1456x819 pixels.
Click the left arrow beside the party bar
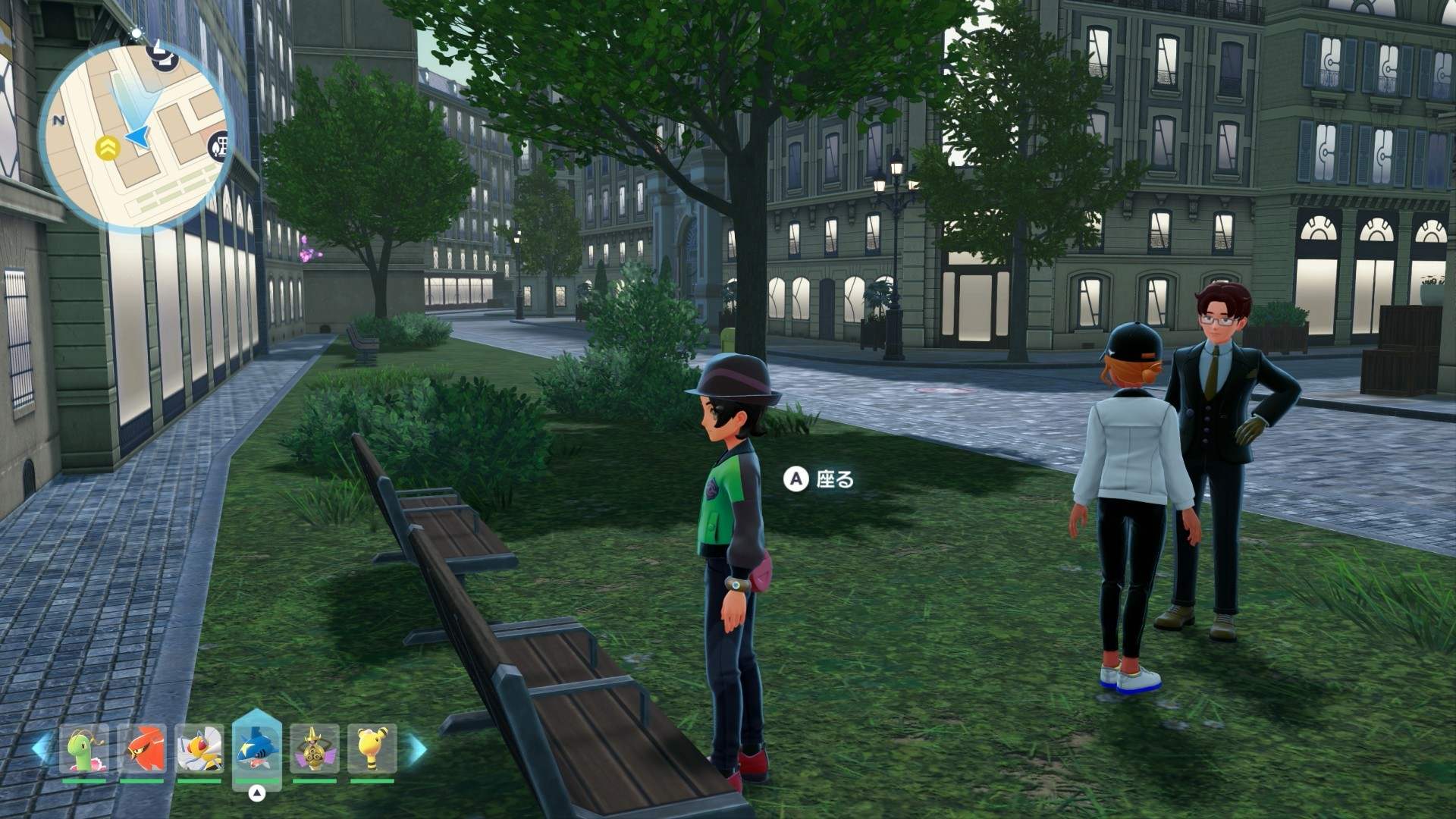coord(42,748)
